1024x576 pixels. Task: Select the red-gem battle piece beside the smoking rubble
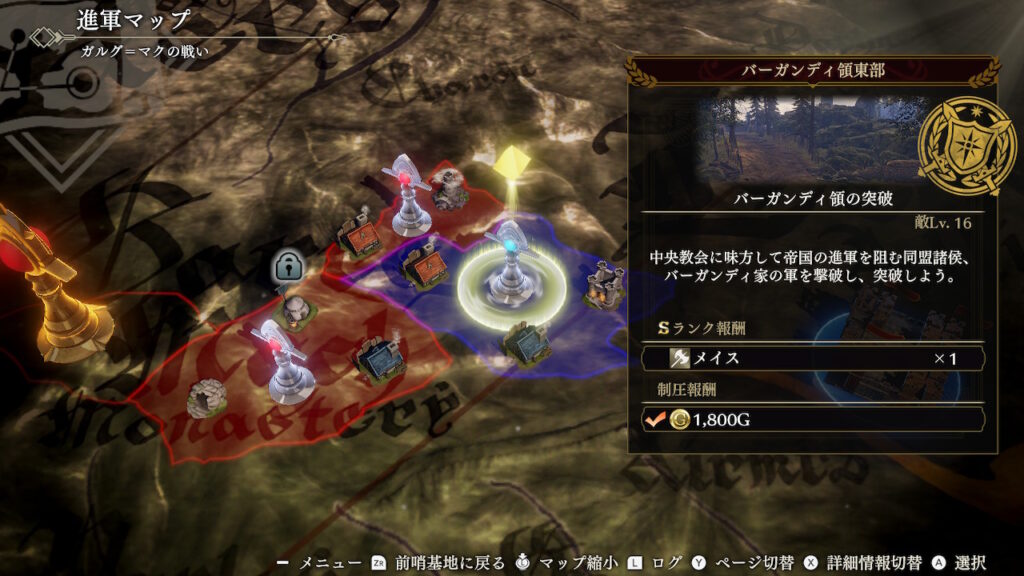[406, 196]
